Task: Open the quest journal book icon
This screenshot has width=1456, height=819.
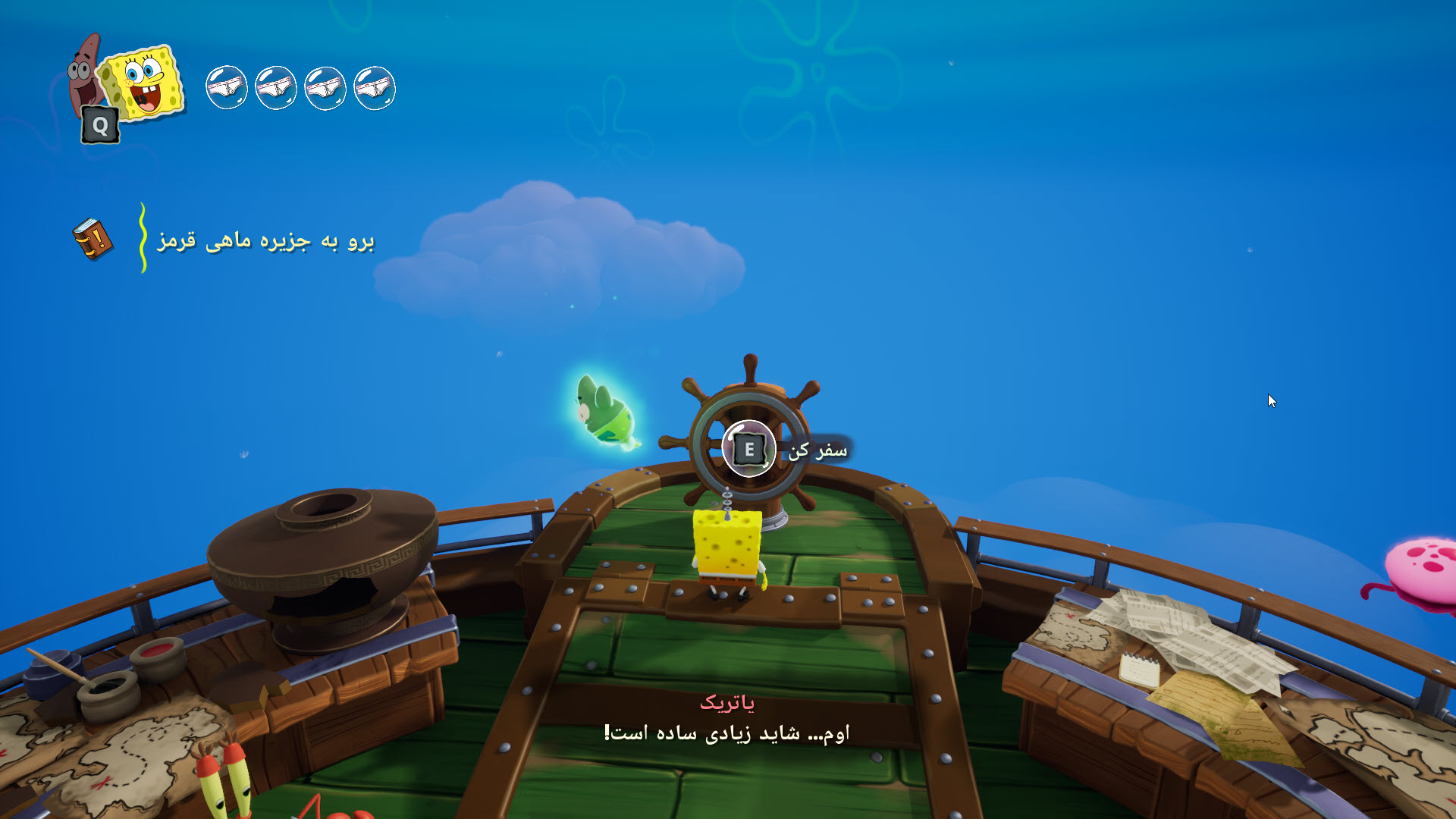Action: coord(93,240)
